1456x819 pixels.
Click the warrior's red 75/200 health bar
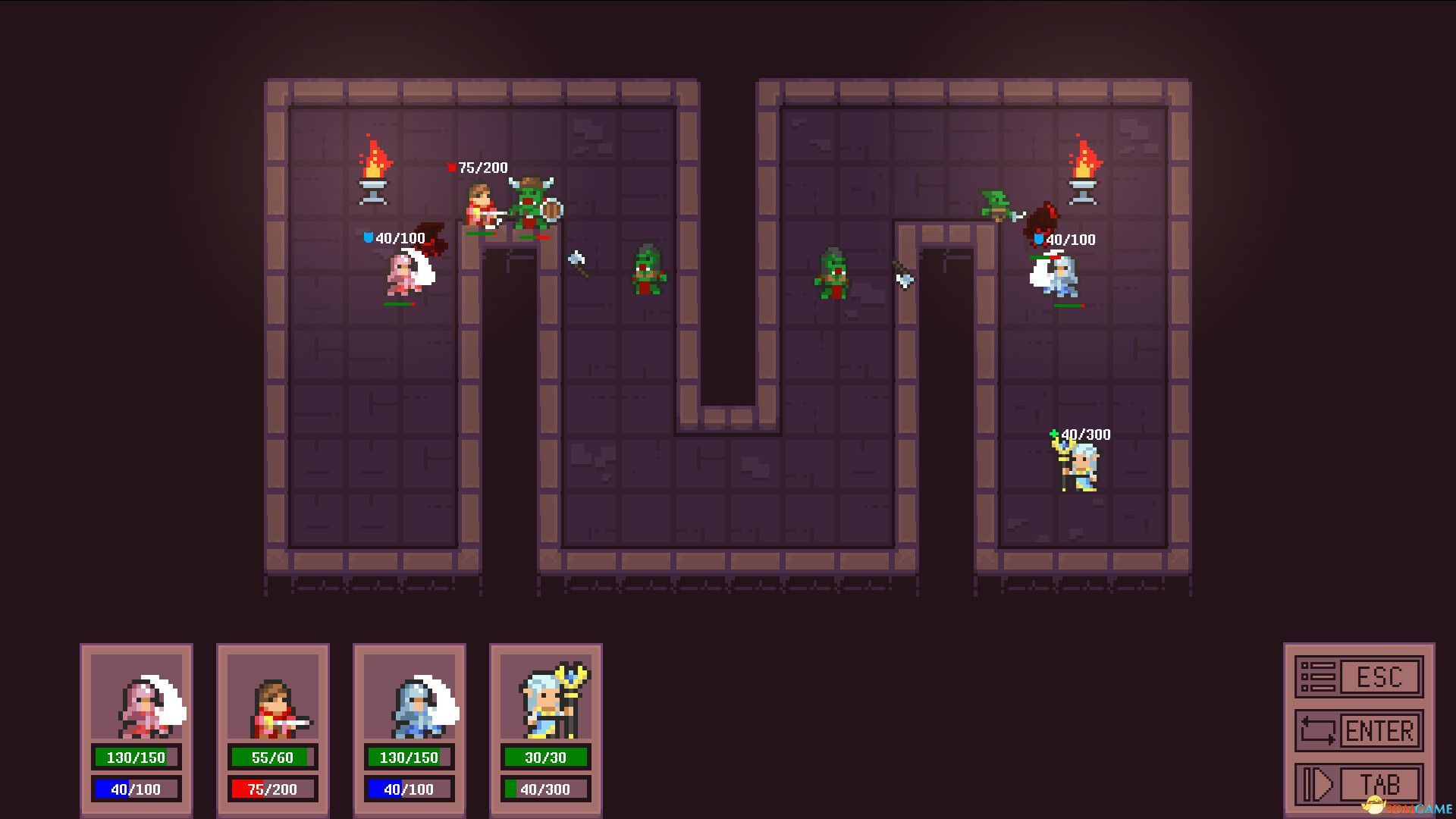click(272, 789)
